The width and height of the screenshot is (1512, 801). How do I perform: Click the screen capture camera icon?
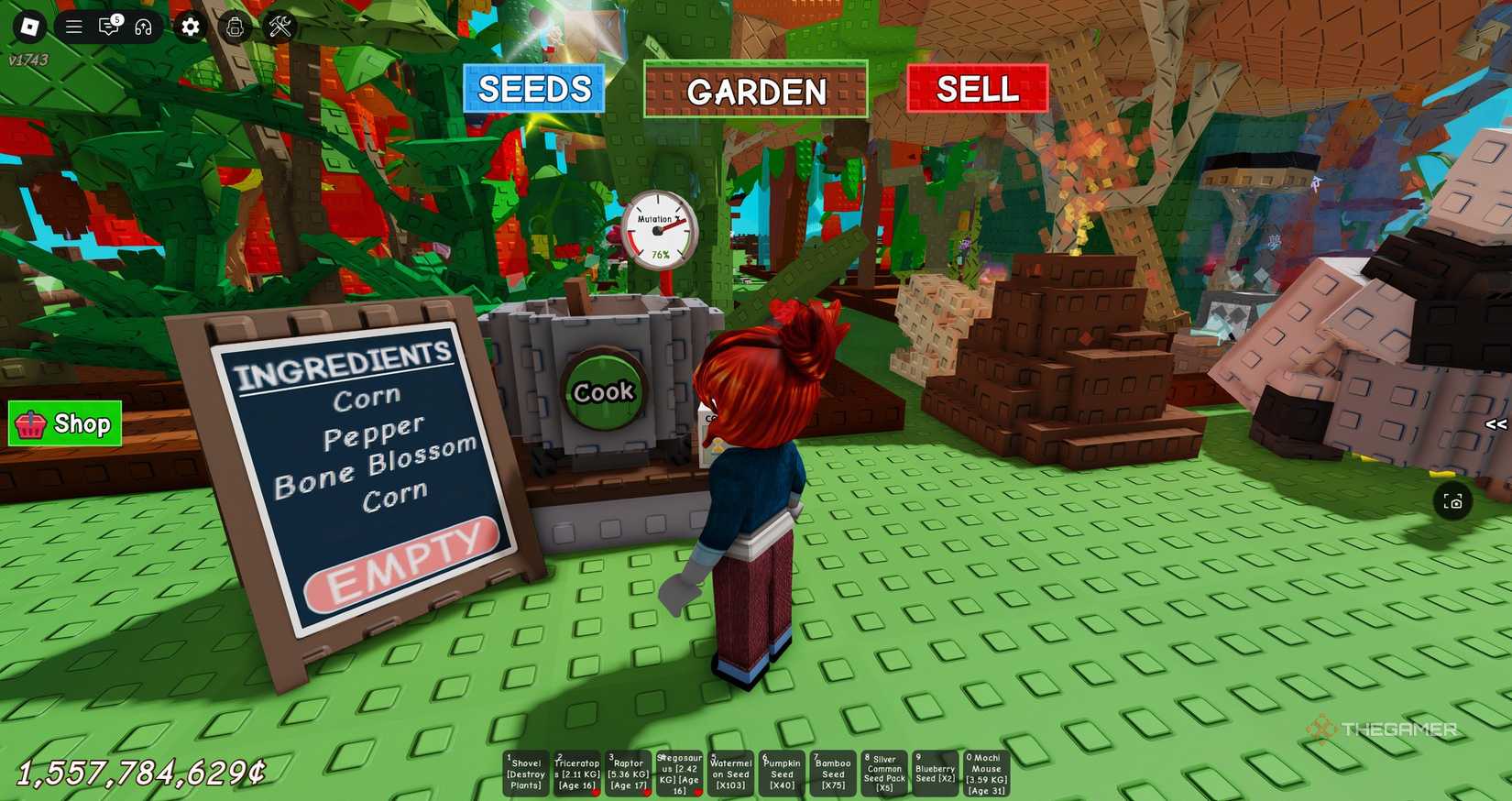click(x=1455, y=501)
